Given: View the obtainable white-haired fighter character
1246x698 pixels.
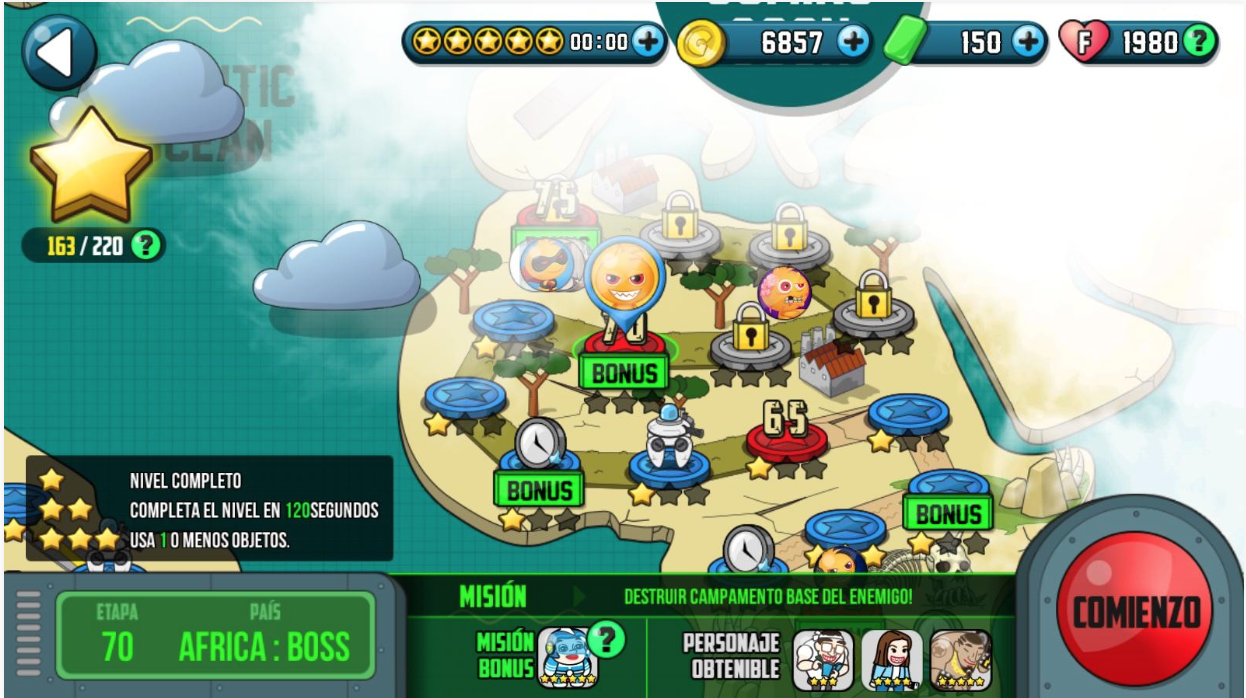Looking at the screenshot, I should [x=822, y=660].
